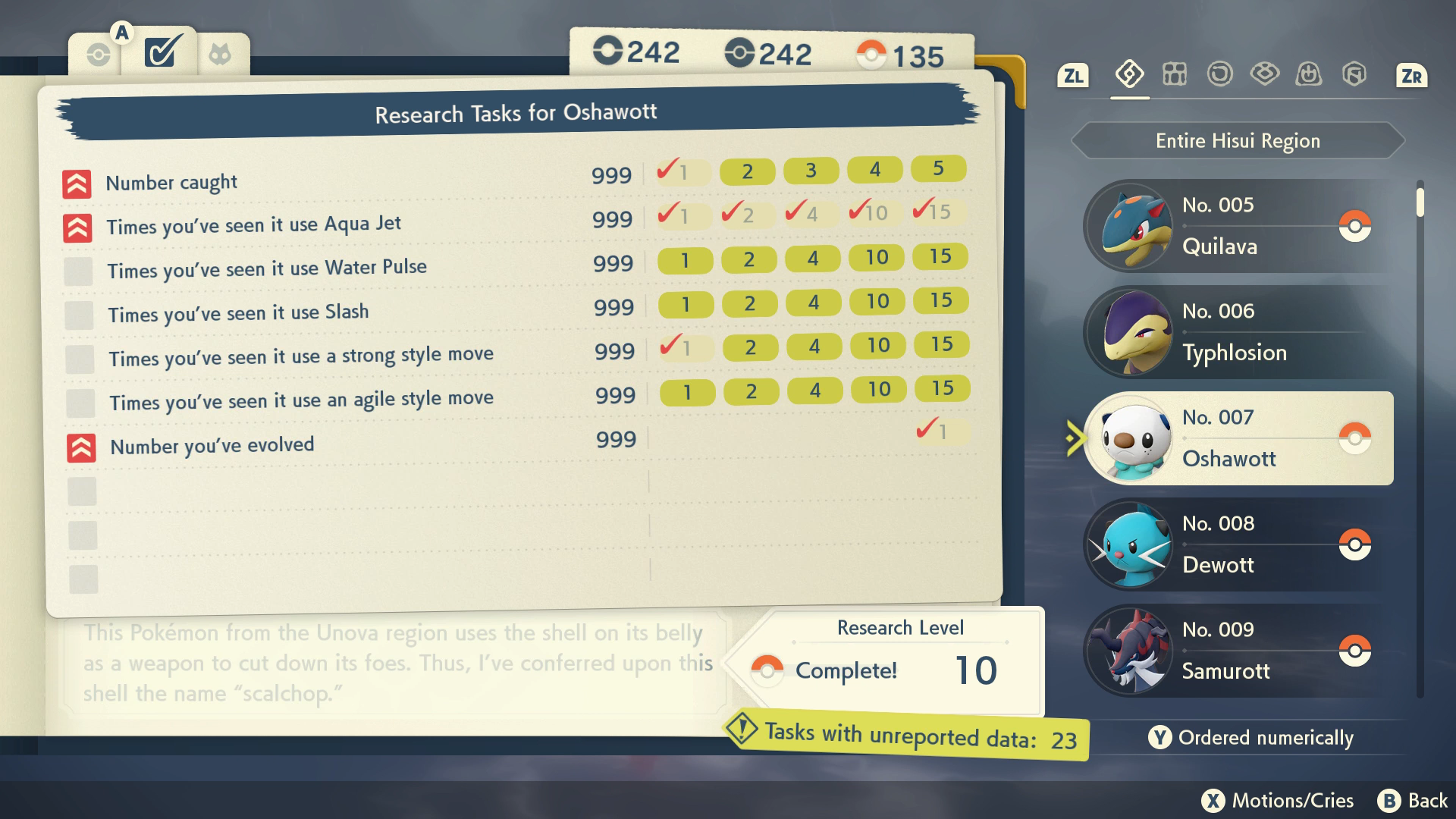Select the rightmost region icon before ZR
The width and height of the screenshot is (1456, 819).
click(x=1355, y=75)
